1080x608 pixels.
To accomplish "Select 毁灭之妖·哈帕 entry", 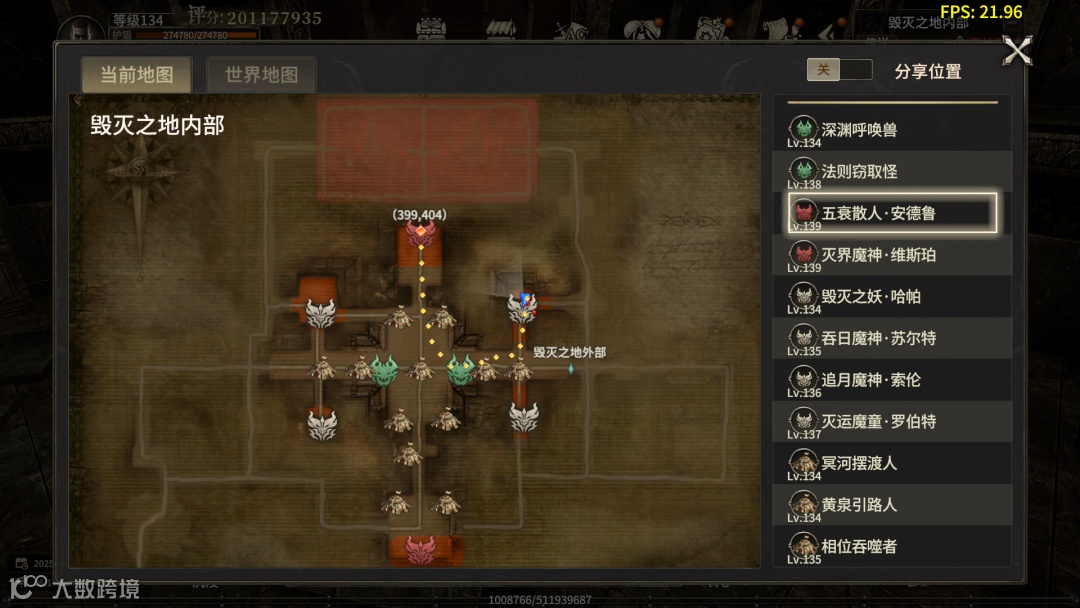I will (892, 297).
